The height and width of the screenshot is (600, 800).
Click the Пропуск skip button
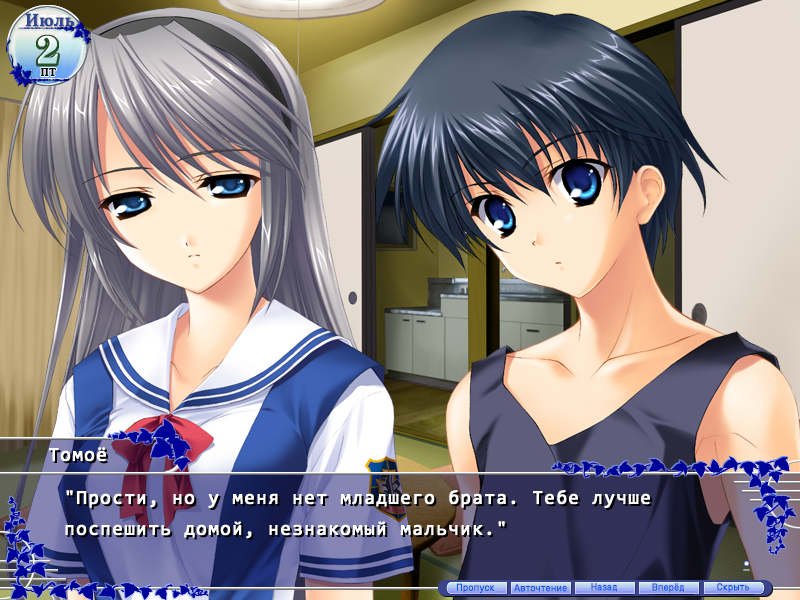(x=475, y=588)
